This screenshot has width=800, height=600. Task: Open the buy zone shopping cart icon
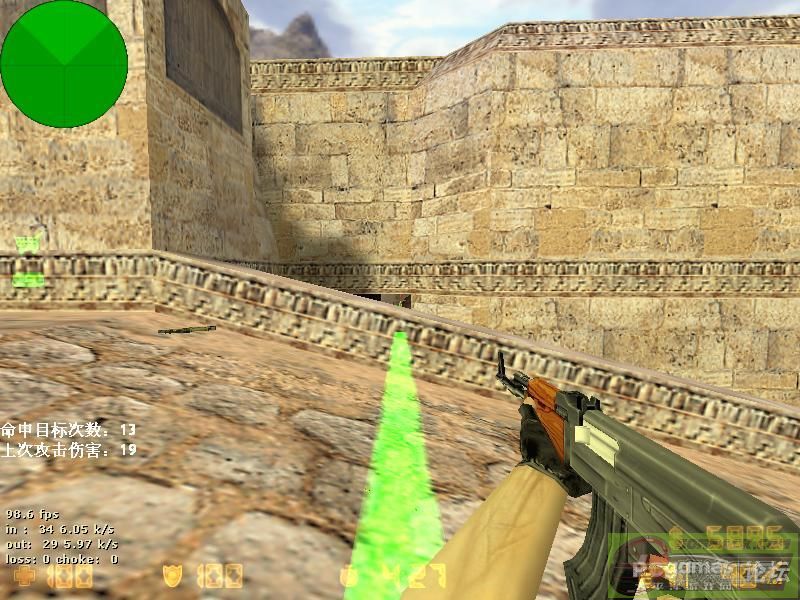[x=28, y=243]
